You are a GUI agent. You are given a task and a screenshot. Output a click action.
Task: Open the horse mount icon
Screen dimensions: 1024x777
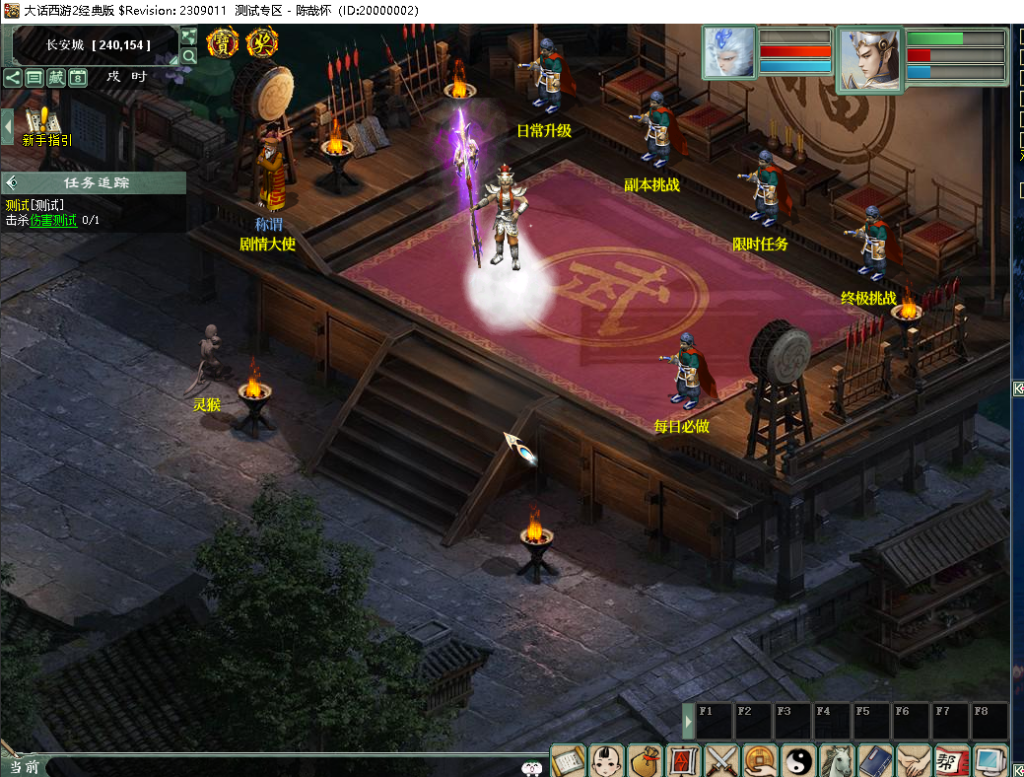click(x=837, y=761)
